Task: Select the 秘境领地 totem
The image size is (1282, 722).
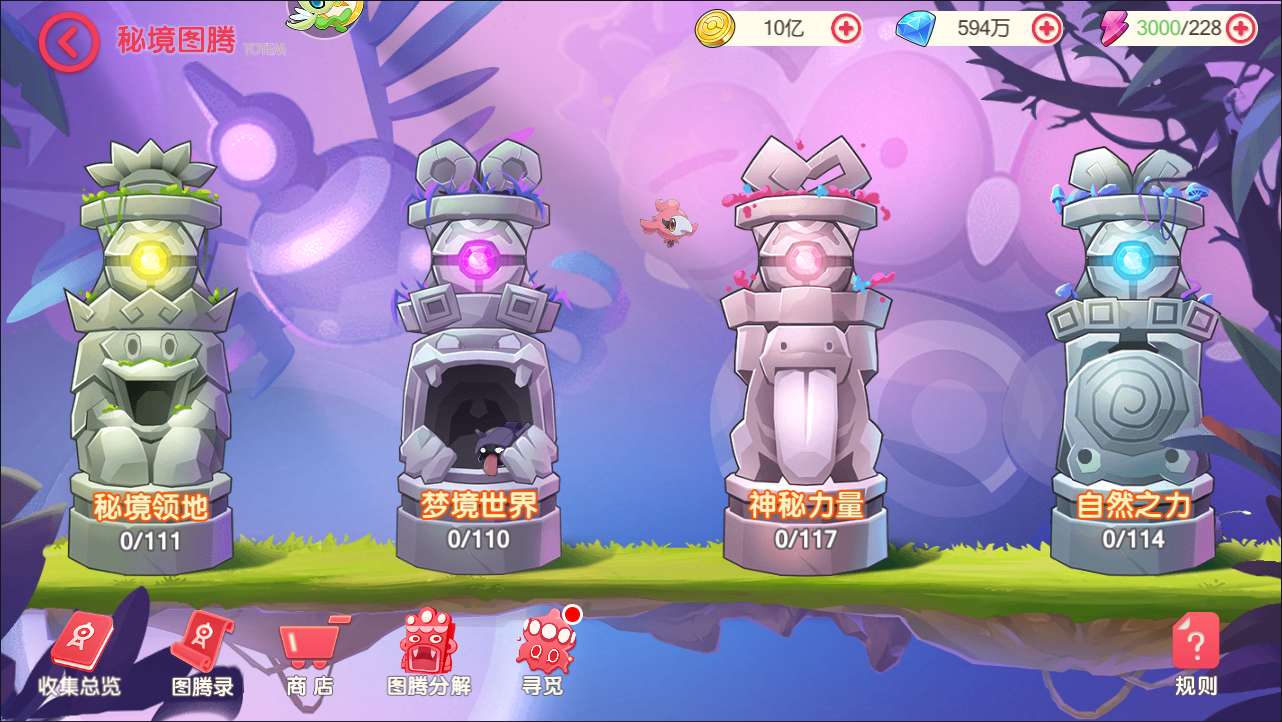Action: coord(151,360)
